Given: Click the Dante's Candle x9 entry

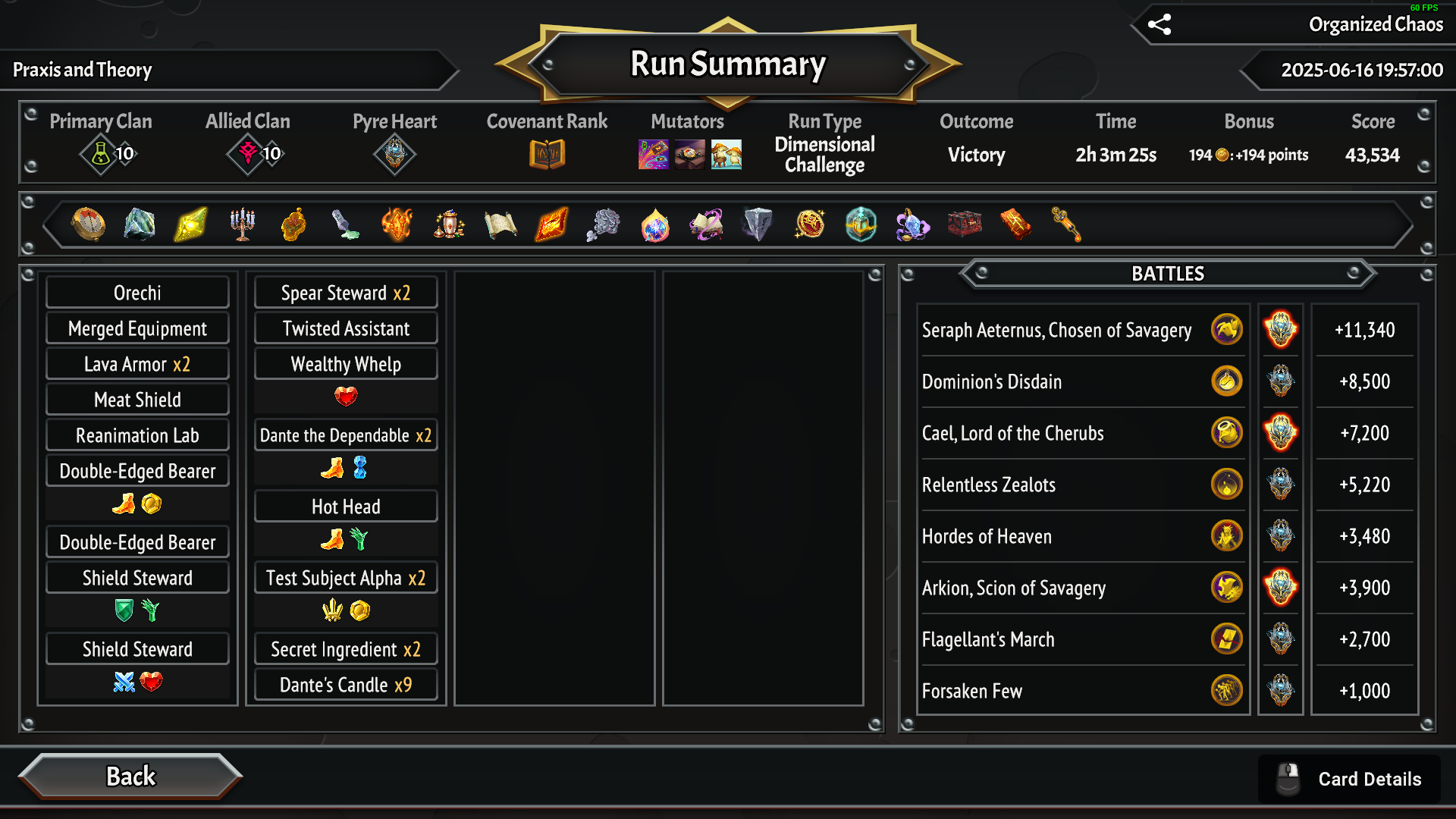Looking at the screenshot, I should 346,685.
